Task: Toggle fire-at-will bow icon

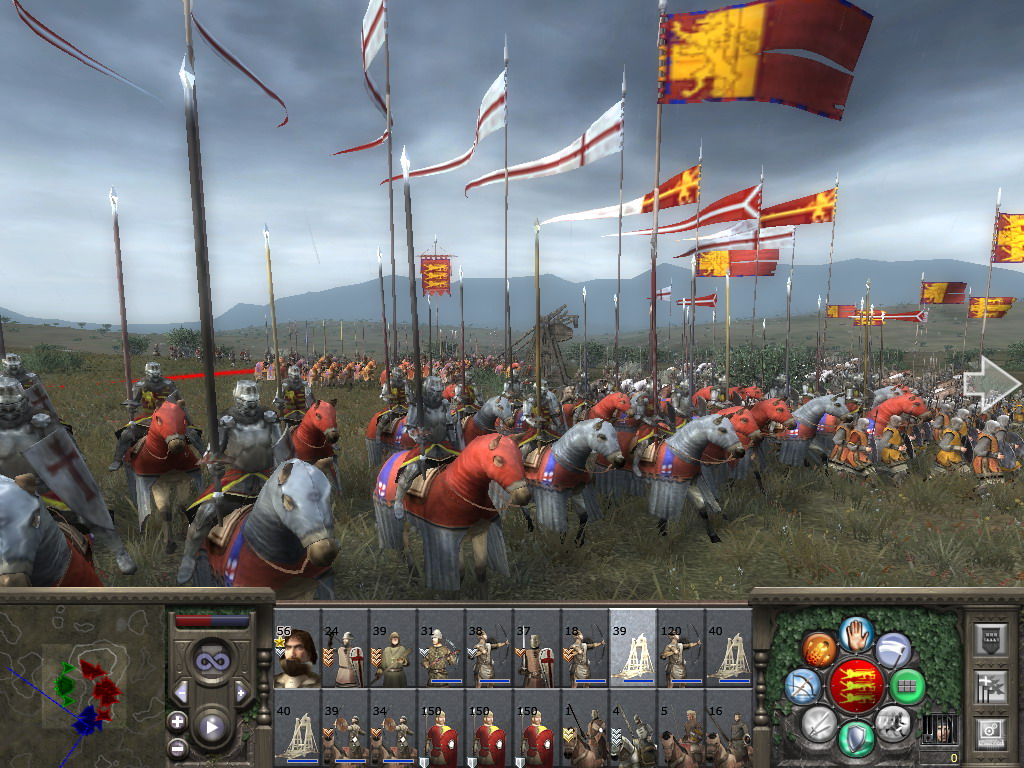Action: click(x=803, y=686)
